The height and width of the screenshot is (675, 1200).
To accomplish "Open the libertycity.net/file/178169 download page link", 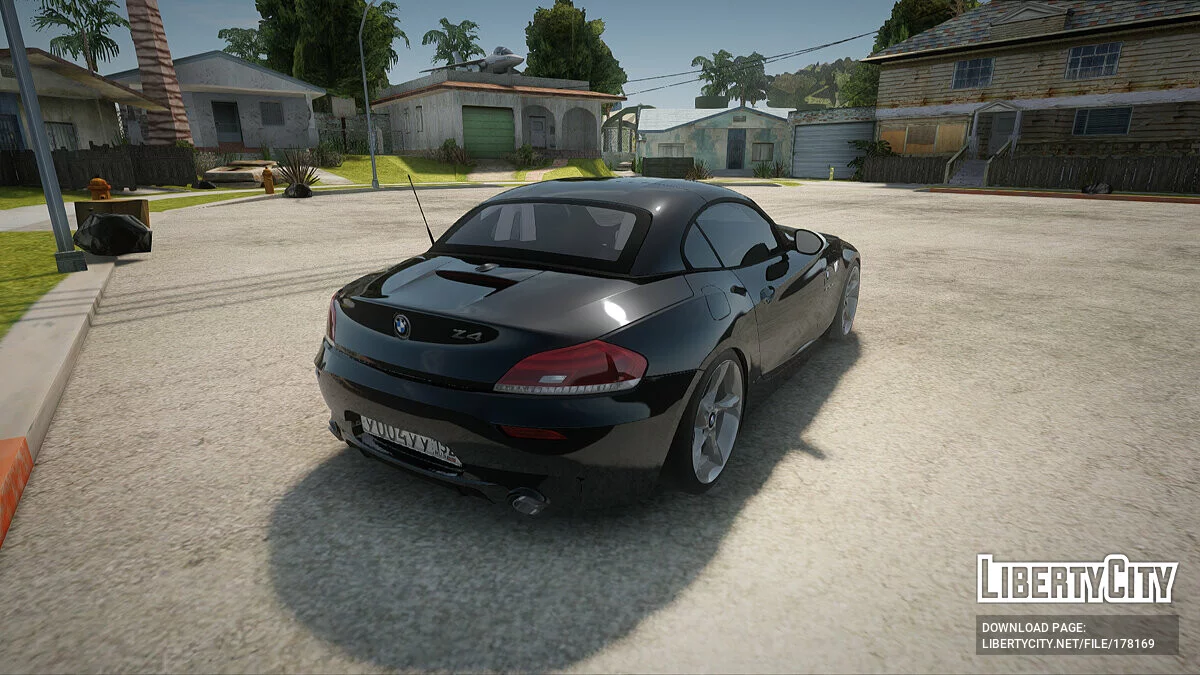I will [x=1068, y=644].
